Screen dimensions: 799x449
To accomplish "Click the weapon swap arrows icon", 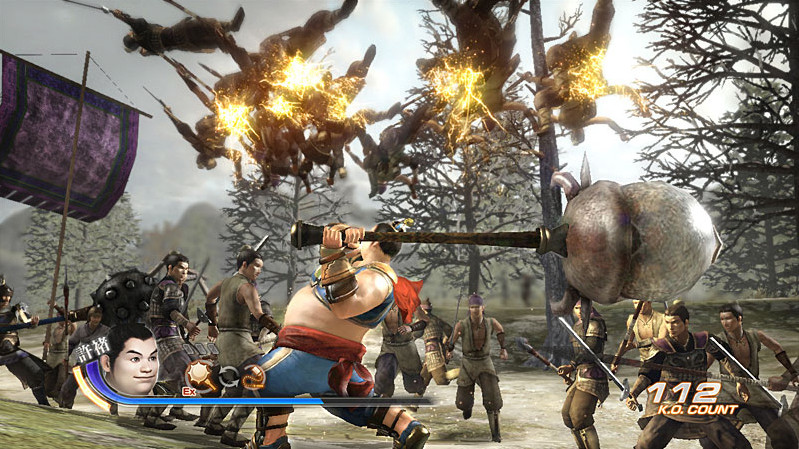I will click(229, 377).
